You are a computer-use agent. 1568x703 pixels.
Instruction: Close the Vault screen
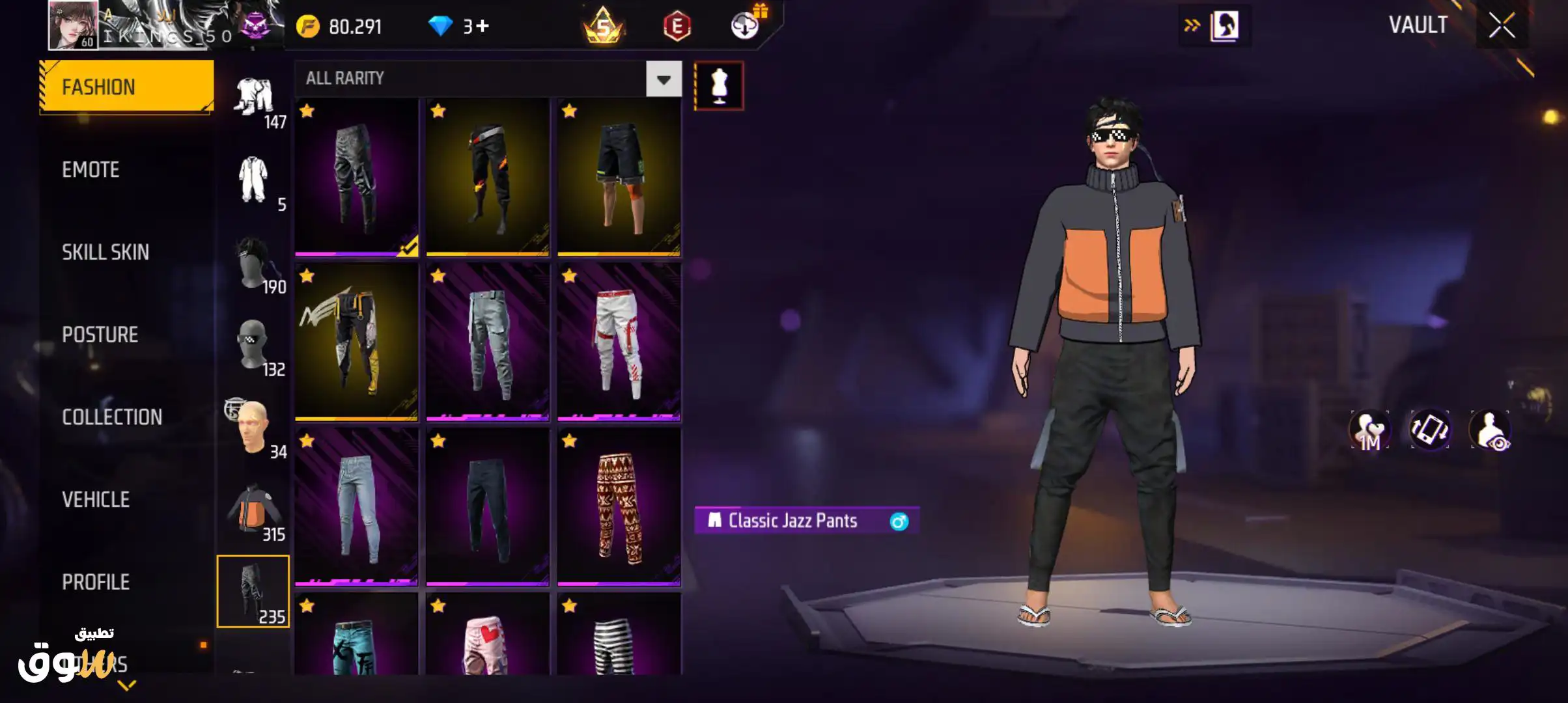tap(1502, 26)
